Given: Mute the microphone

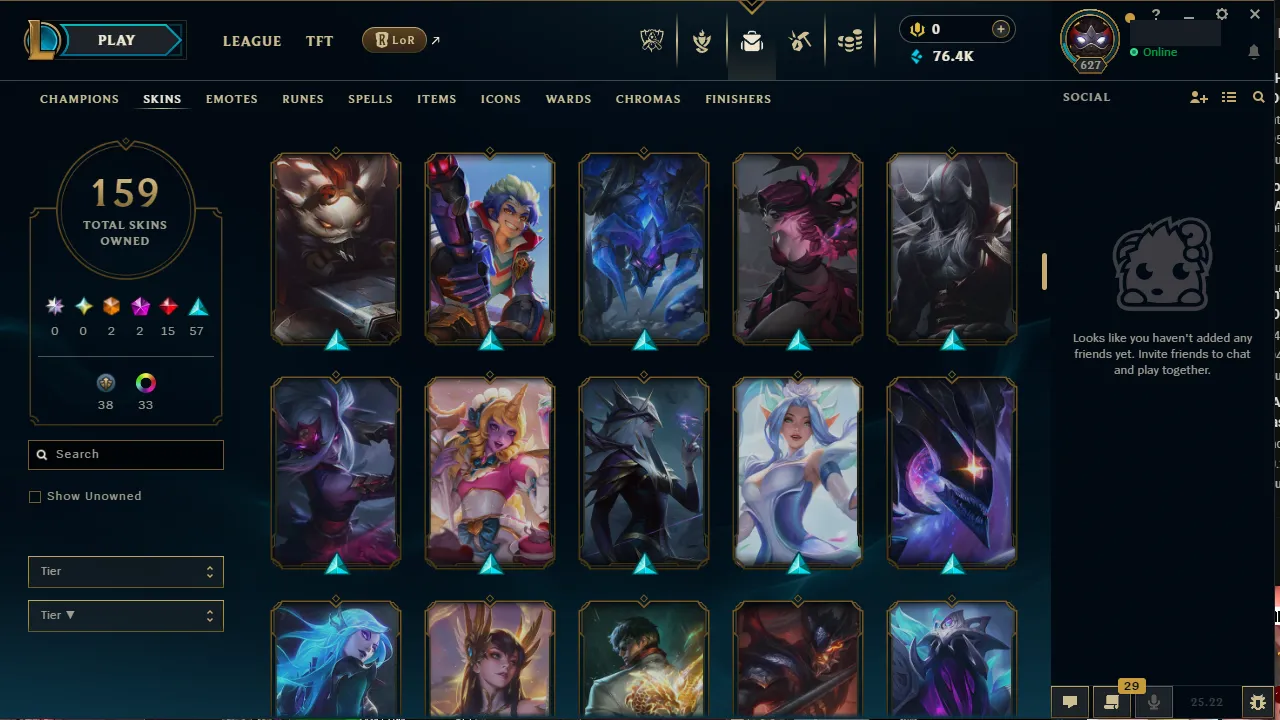Looking at the screenshot, I should tap(1153, 702).
